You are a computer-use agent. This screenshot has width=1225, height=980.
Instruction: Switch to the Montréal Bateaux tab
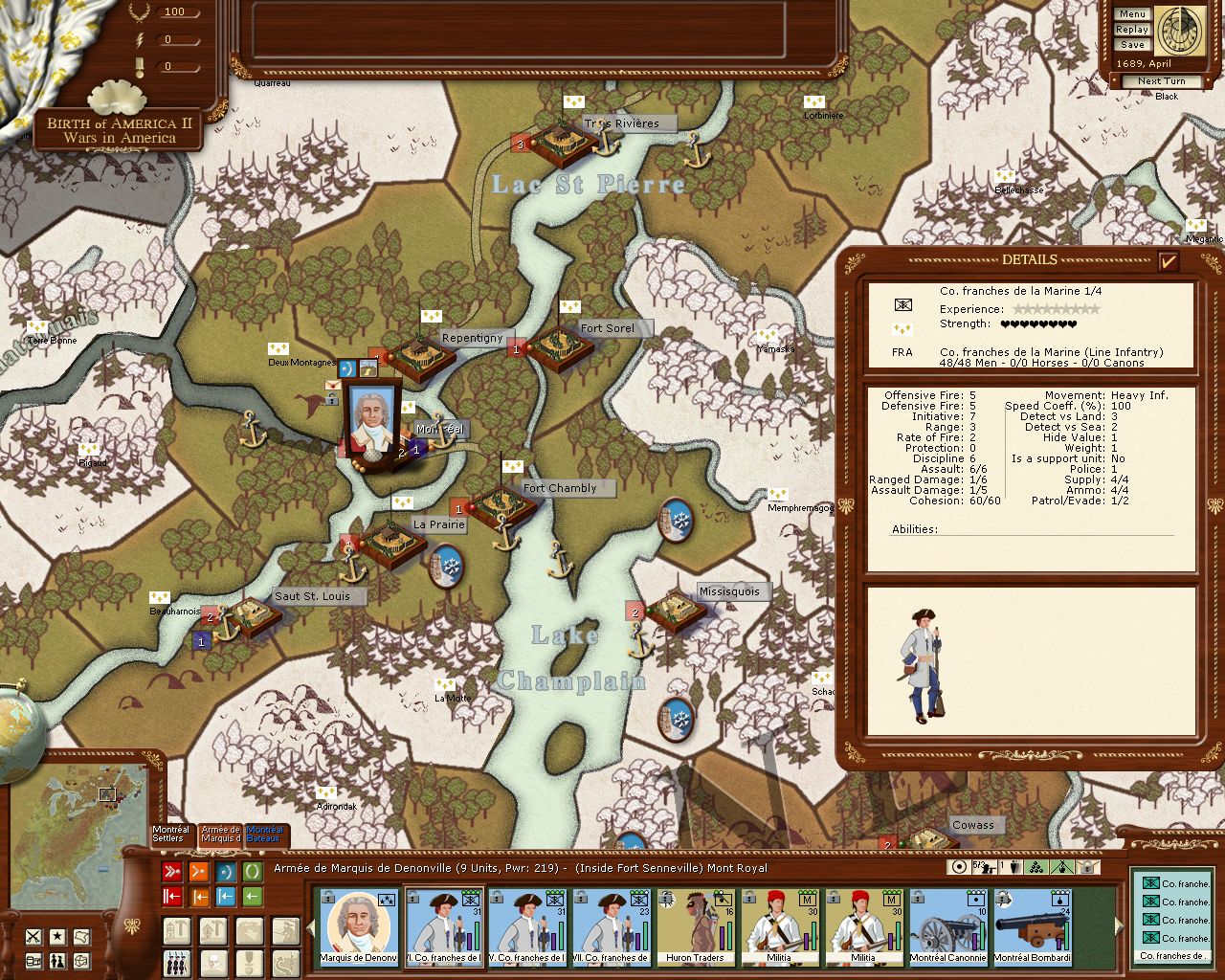pyautogui.click(x=265, y=835)
